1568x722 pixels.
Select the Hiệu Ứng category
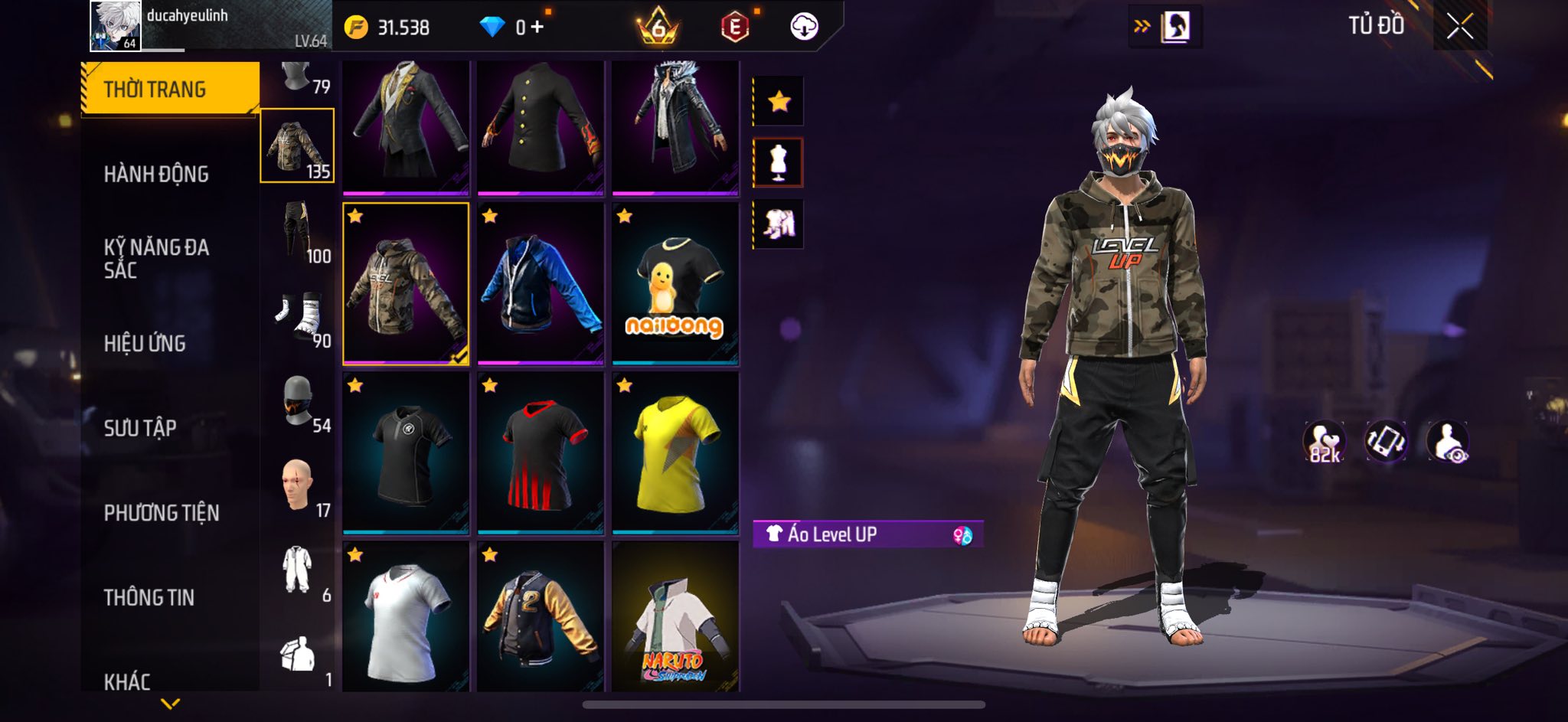(x=145, y=344)
